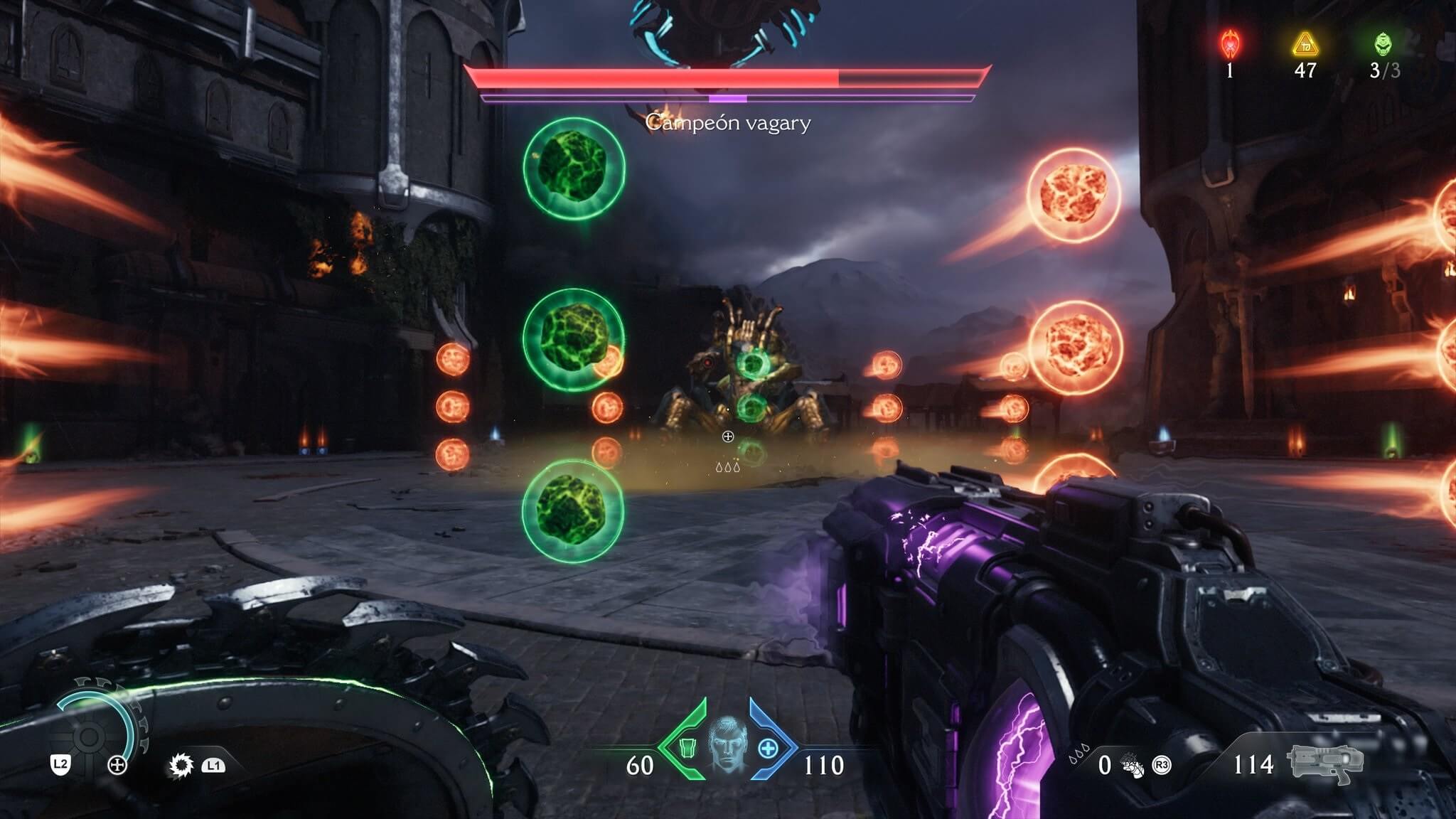Click the red demon sigil counter icon

1229,44
